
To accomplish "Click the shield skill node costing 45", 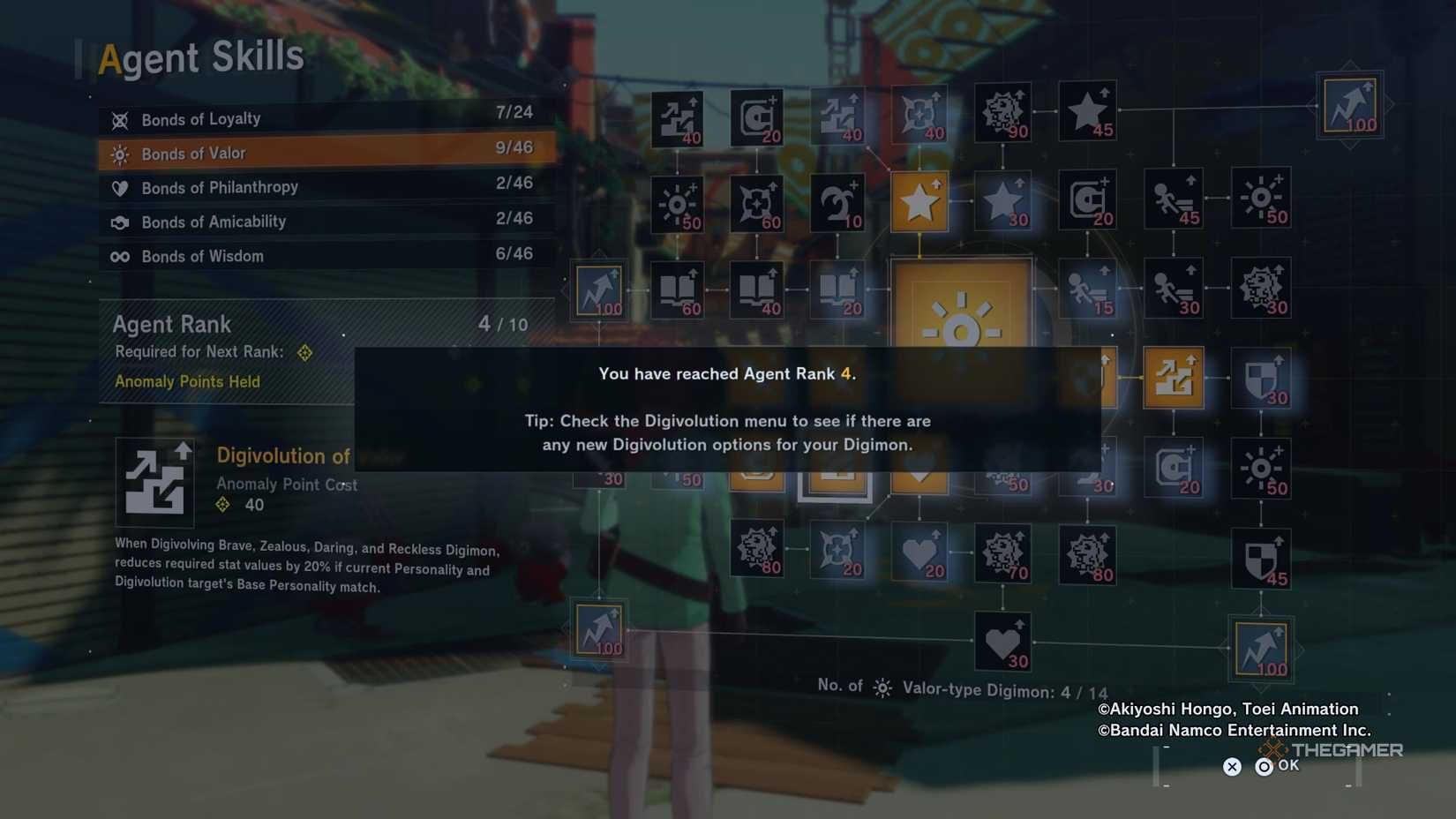I will click(1262, 556).
